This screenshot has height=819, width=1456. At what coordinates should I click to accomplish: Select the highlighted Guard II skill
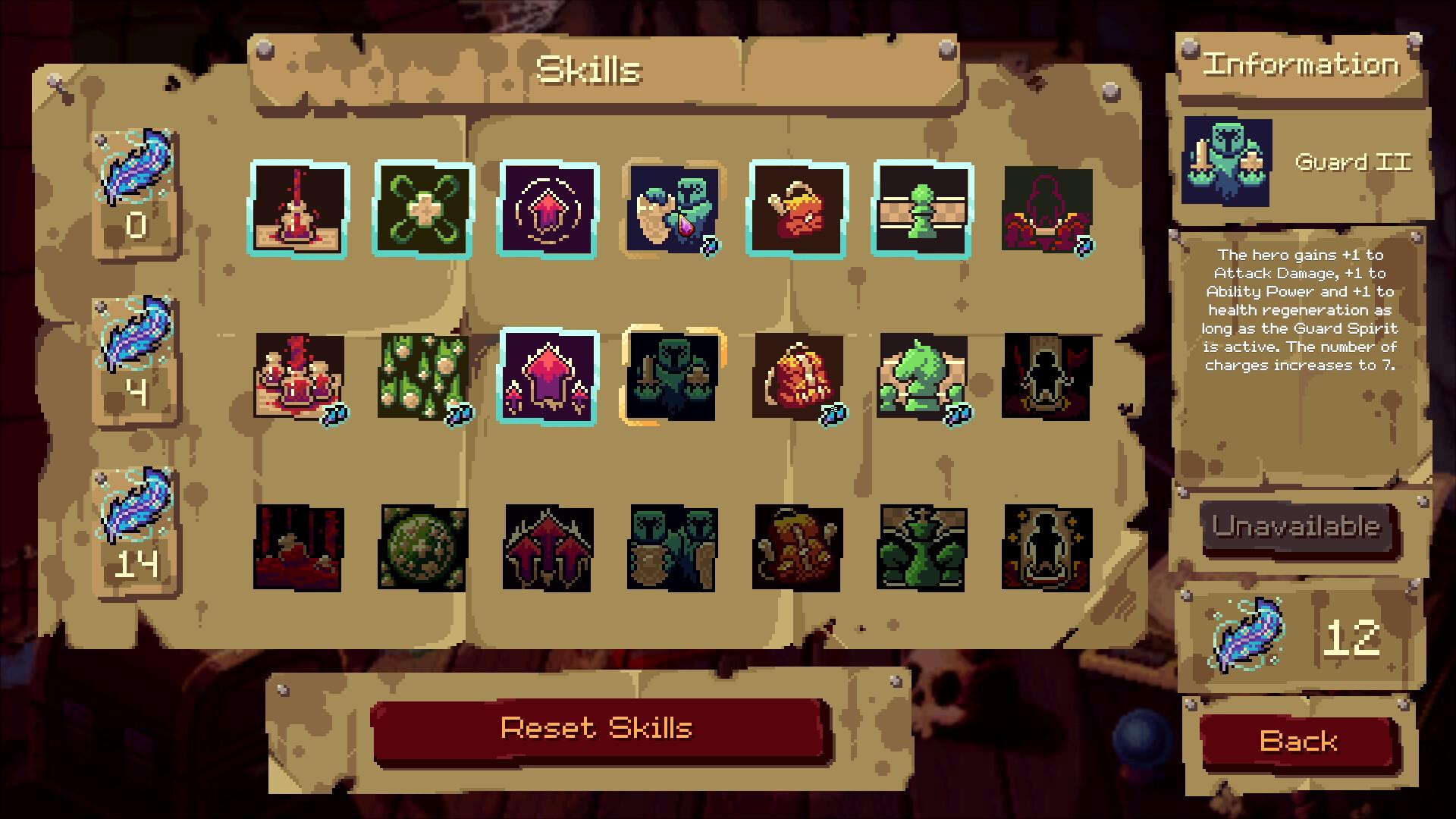point(672,377)
